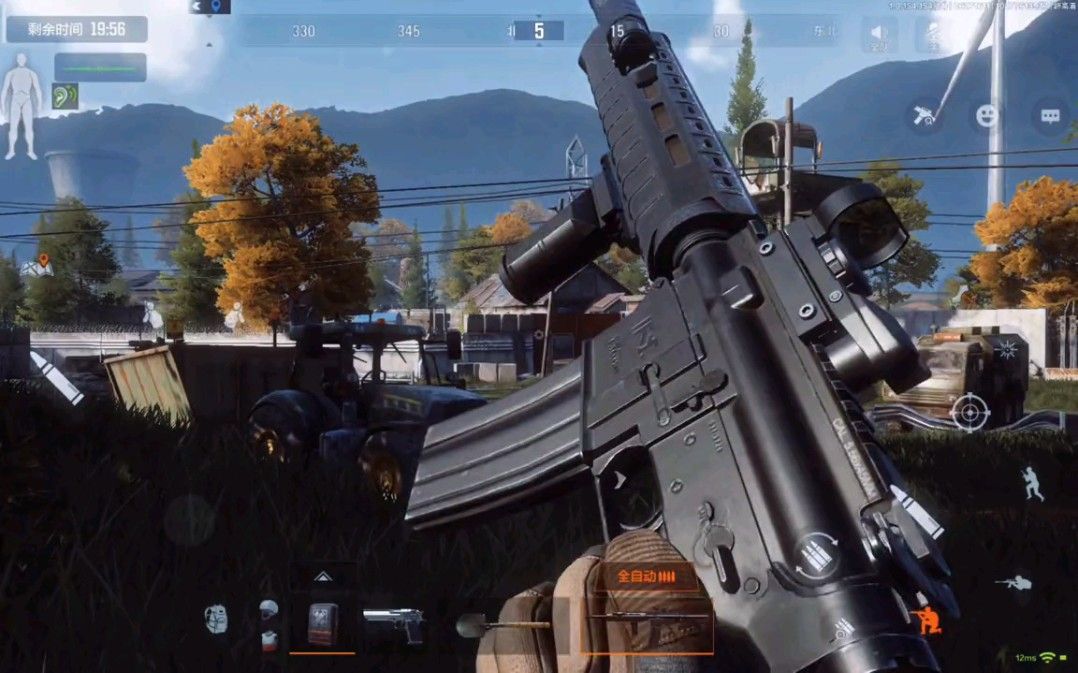Image resolution: width=1078 pixels, height=673 pixels.
Task: Toggle the sound speaker button
Action: click(x=879, y=34)
